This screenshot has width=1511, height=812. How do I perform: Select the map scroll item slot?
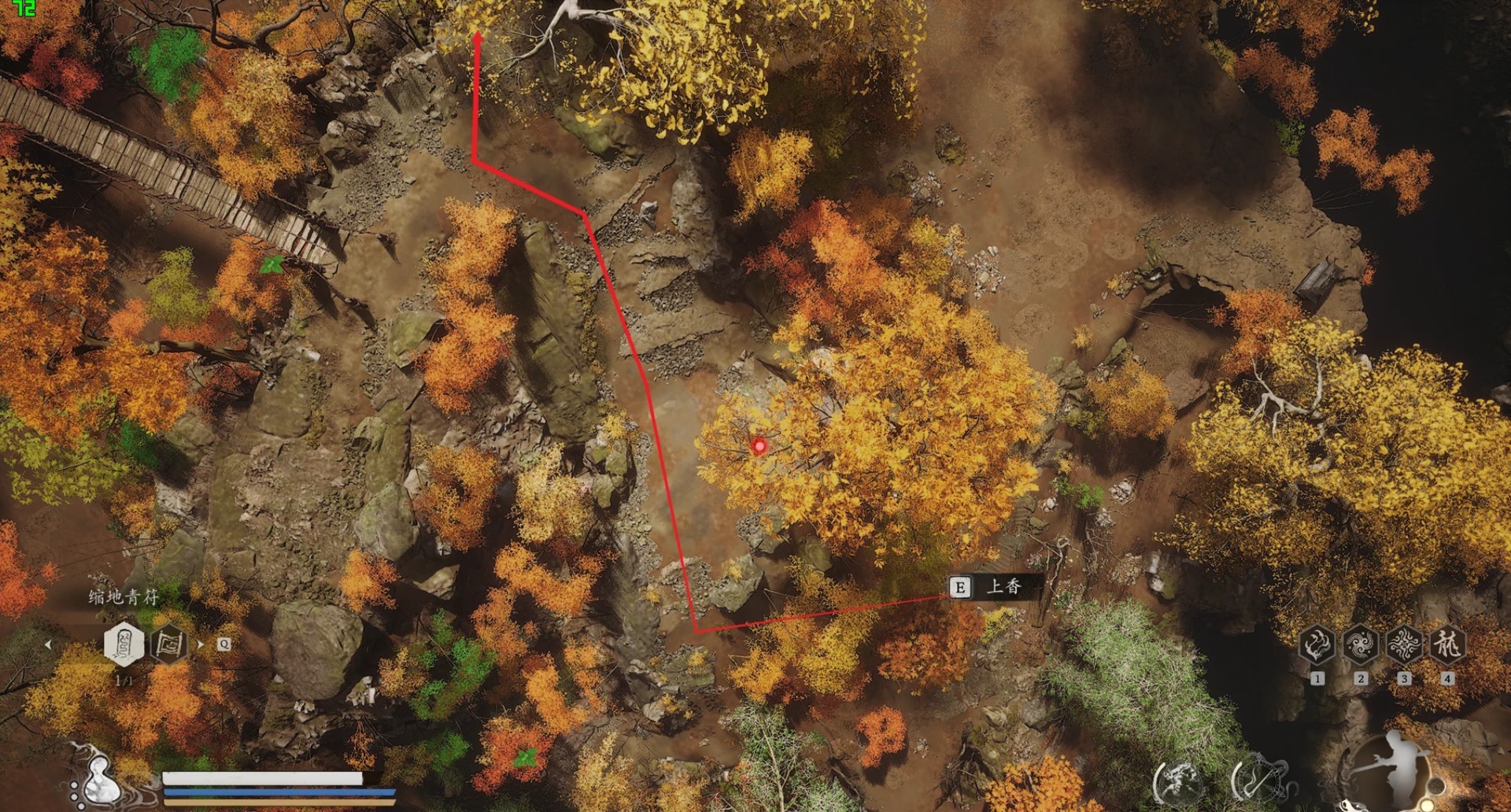(x=168, y=644)
